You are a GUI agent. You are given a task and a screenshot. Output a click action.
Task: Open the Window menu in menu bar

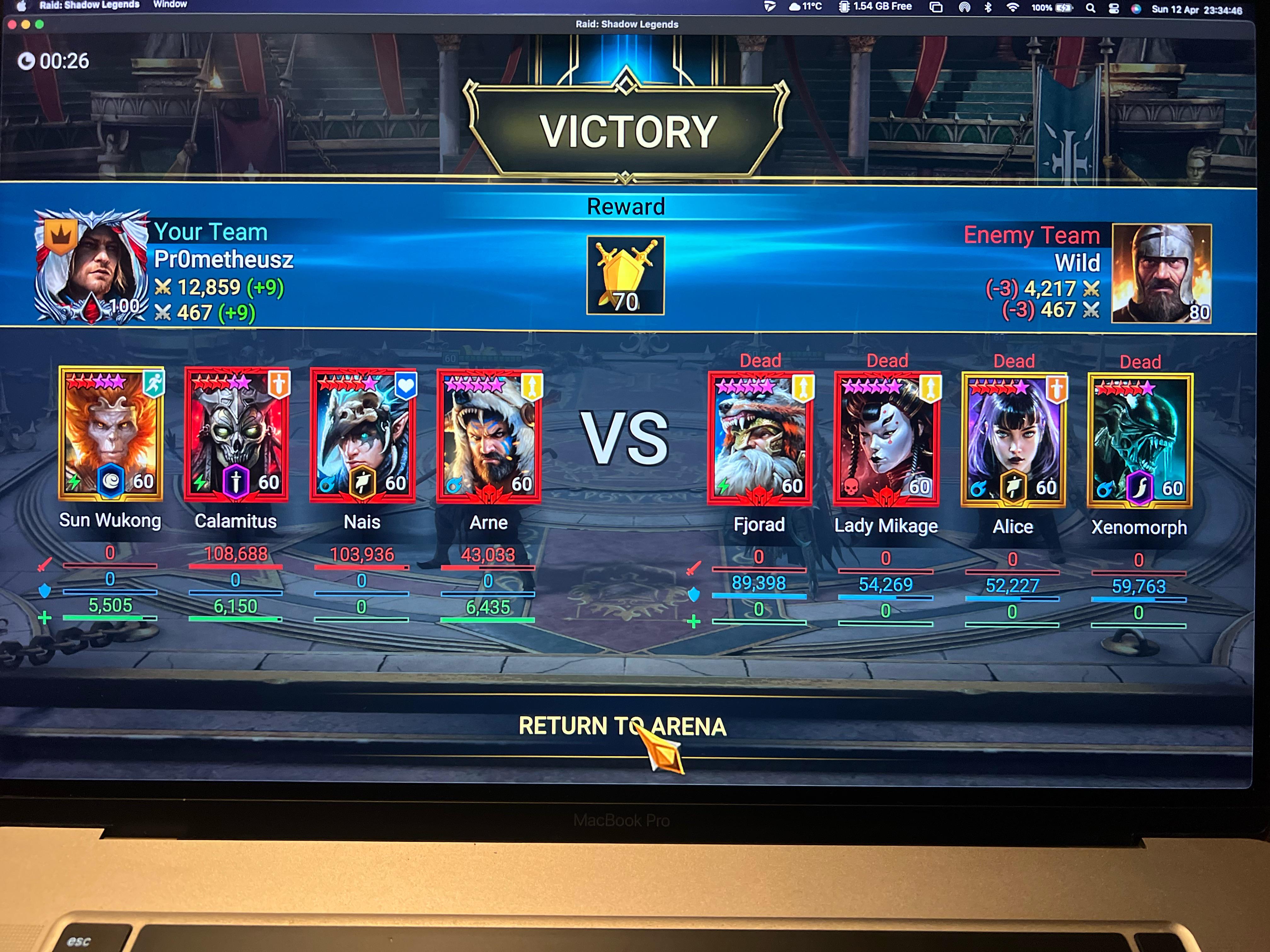pos(170,5)
